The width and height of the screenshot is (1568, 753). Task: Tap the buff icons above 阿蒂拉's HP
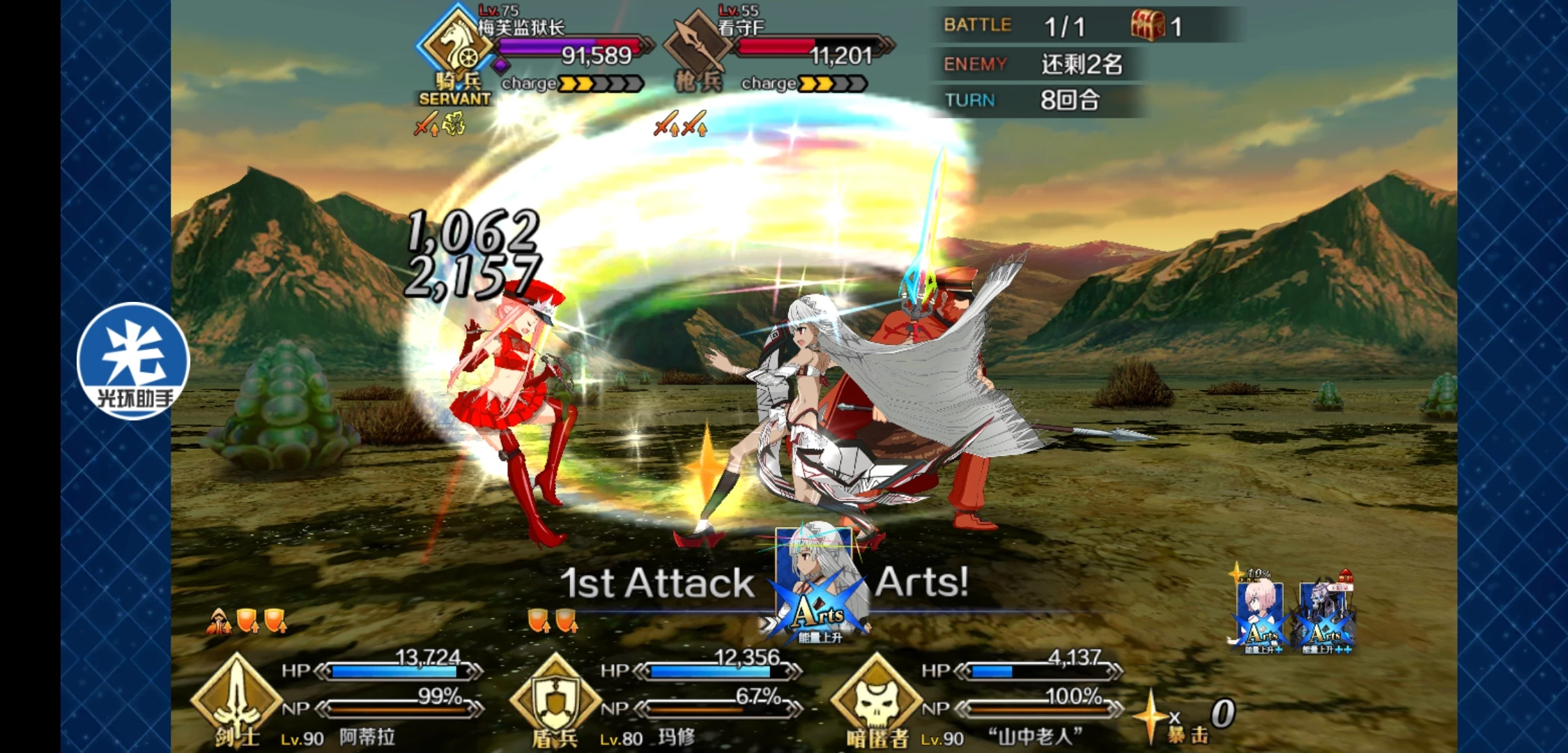(x=247, y=621)
